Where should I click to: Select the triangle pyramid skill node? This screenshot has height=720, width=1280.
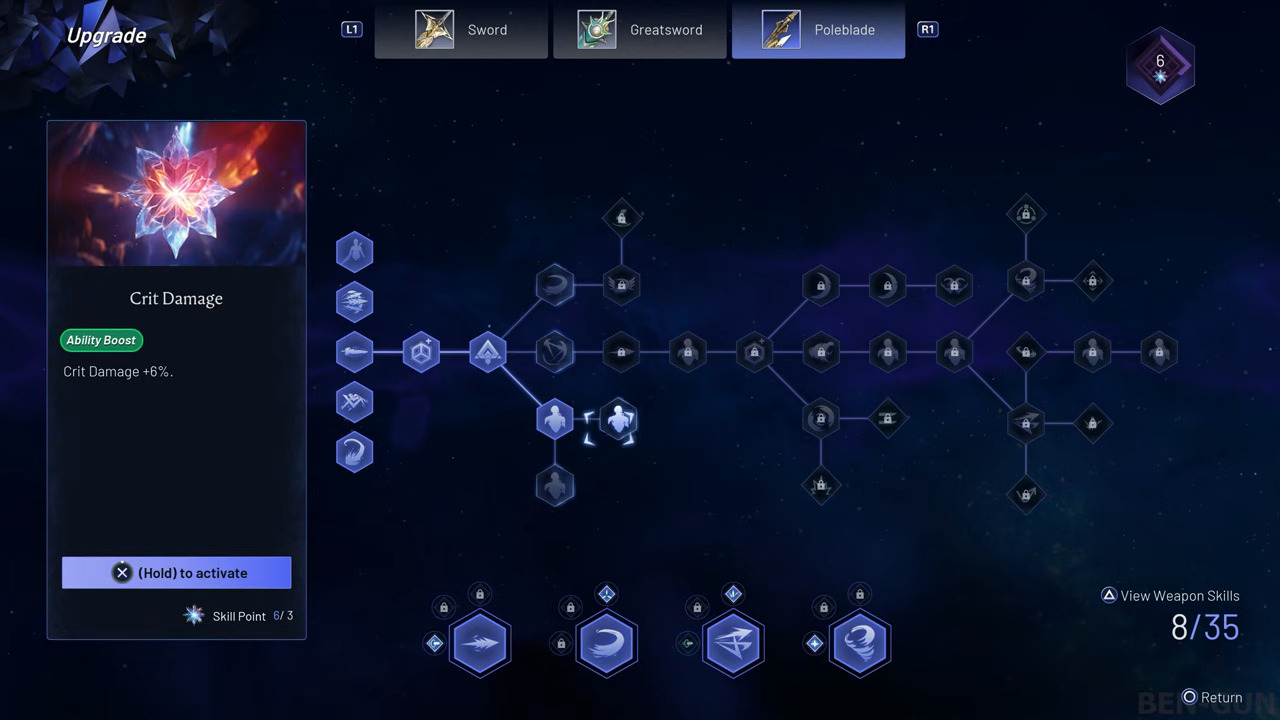tap(488, 352)
